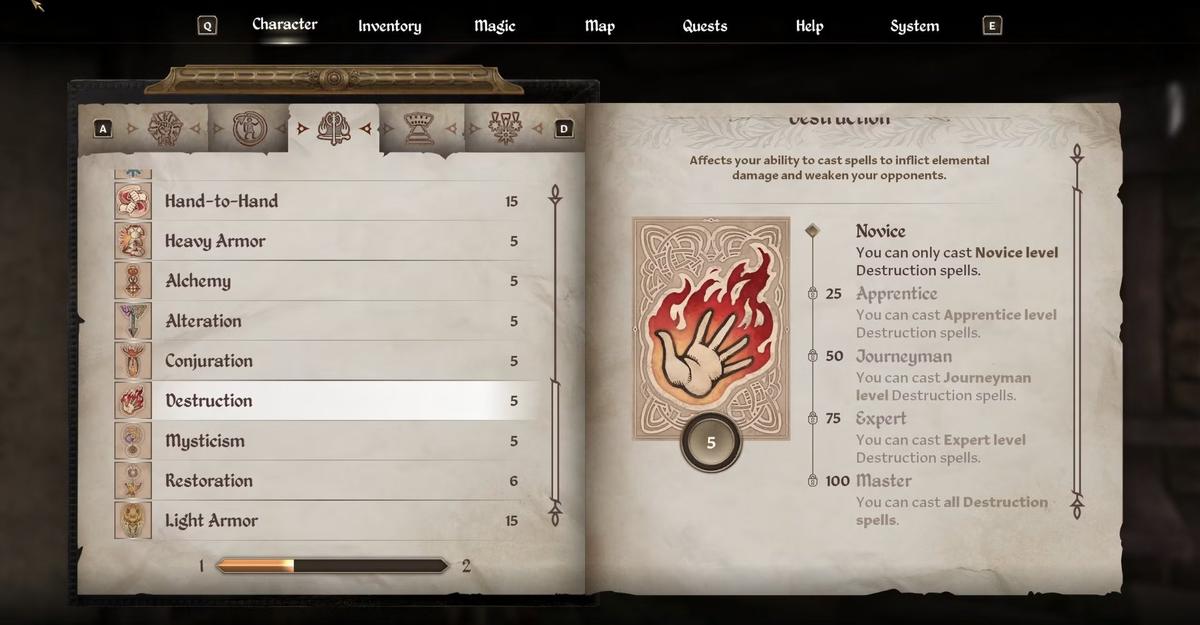Select the Destruction skill row
The image size is (1200, 625).
330,401
